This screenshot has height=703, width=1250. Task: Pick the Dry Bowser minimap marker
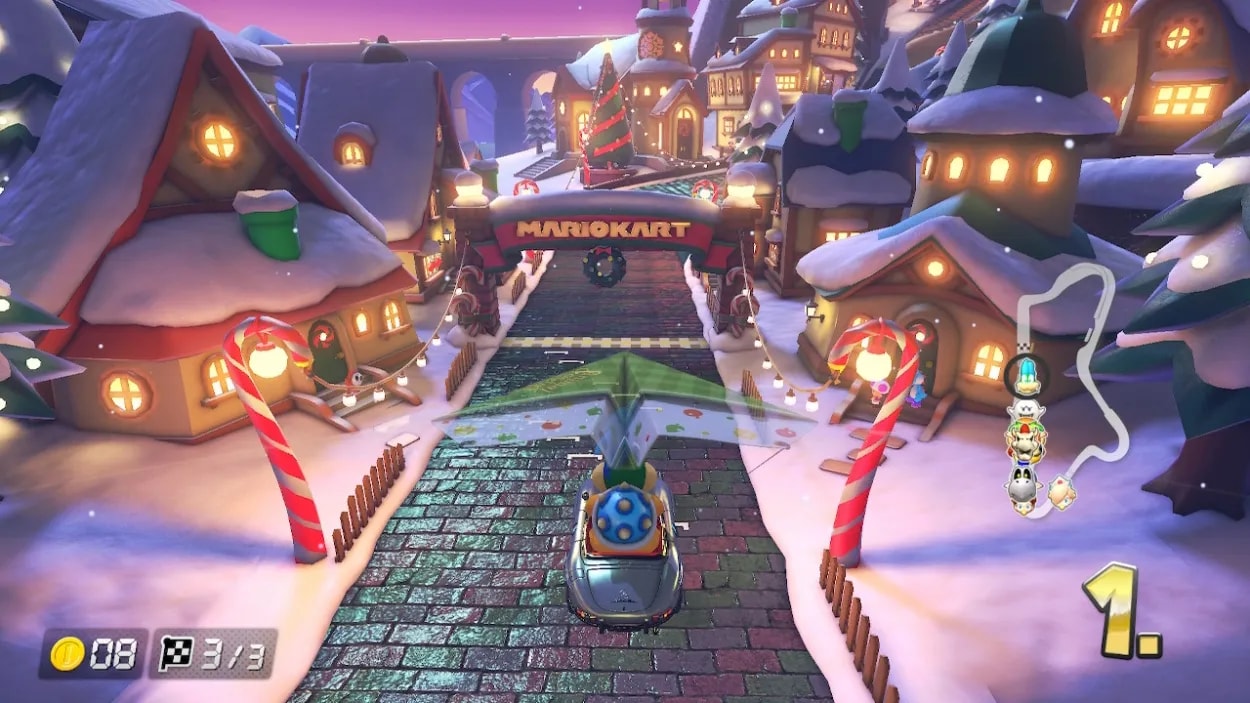click(1024, 442)
